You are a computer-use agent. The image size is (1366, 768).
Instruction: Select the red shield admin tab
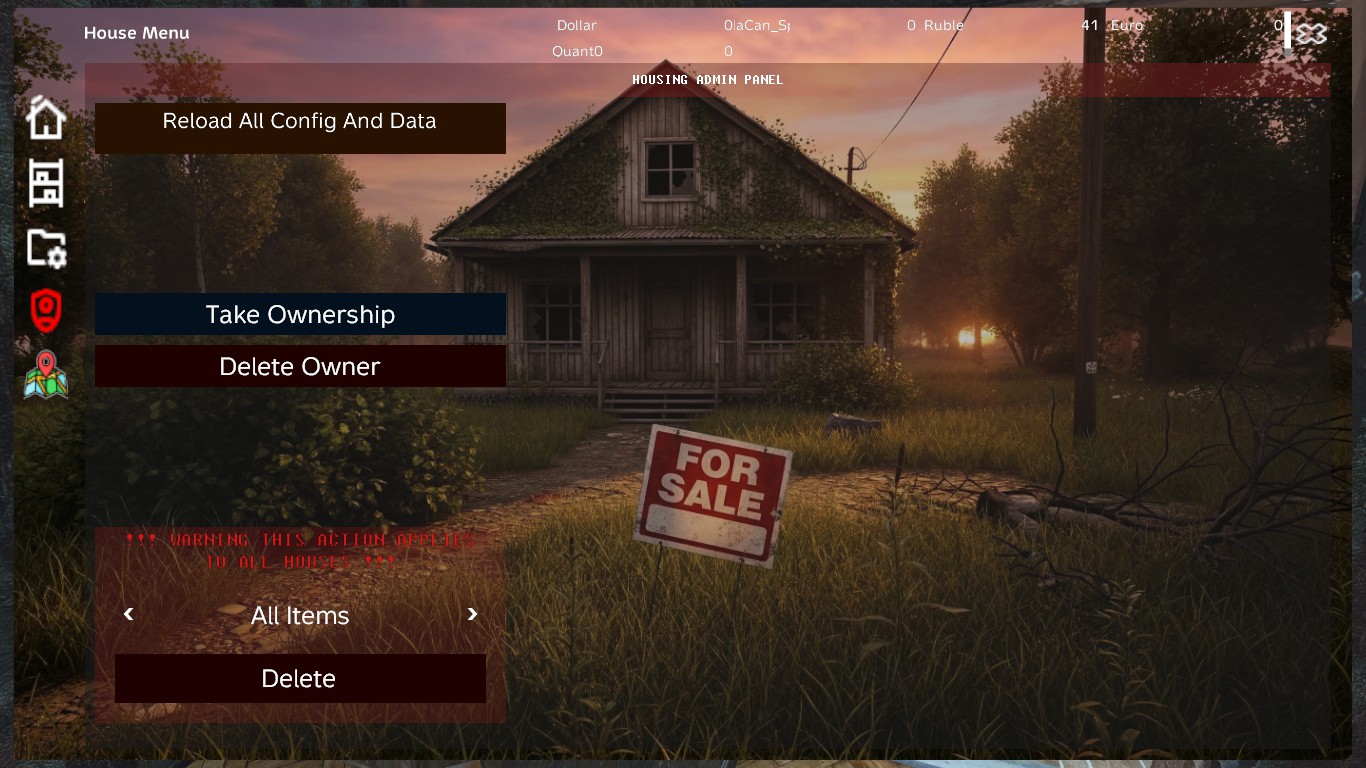pos(46,311)
